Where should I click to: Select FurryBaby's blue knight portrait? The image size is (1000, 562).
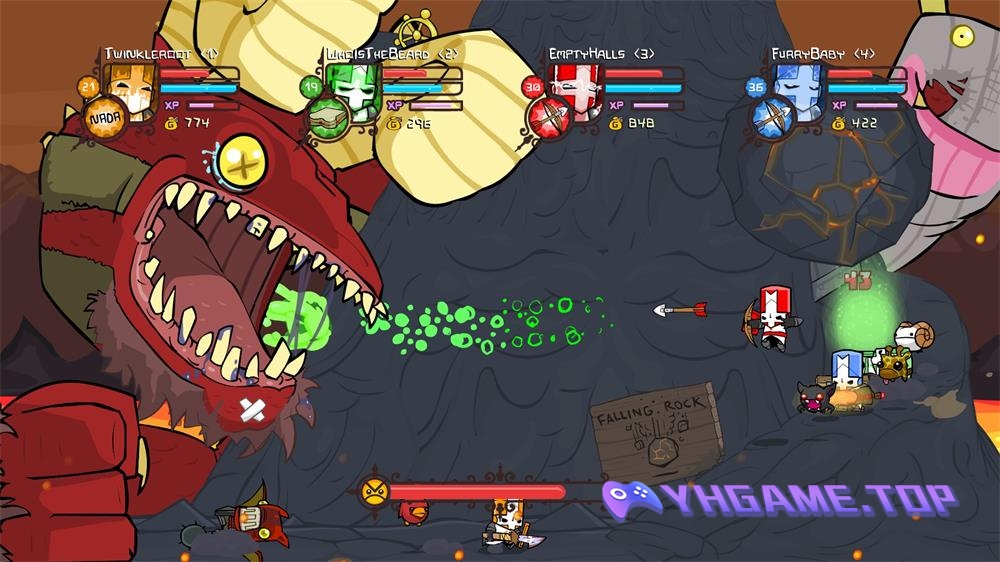coord(797,88)
